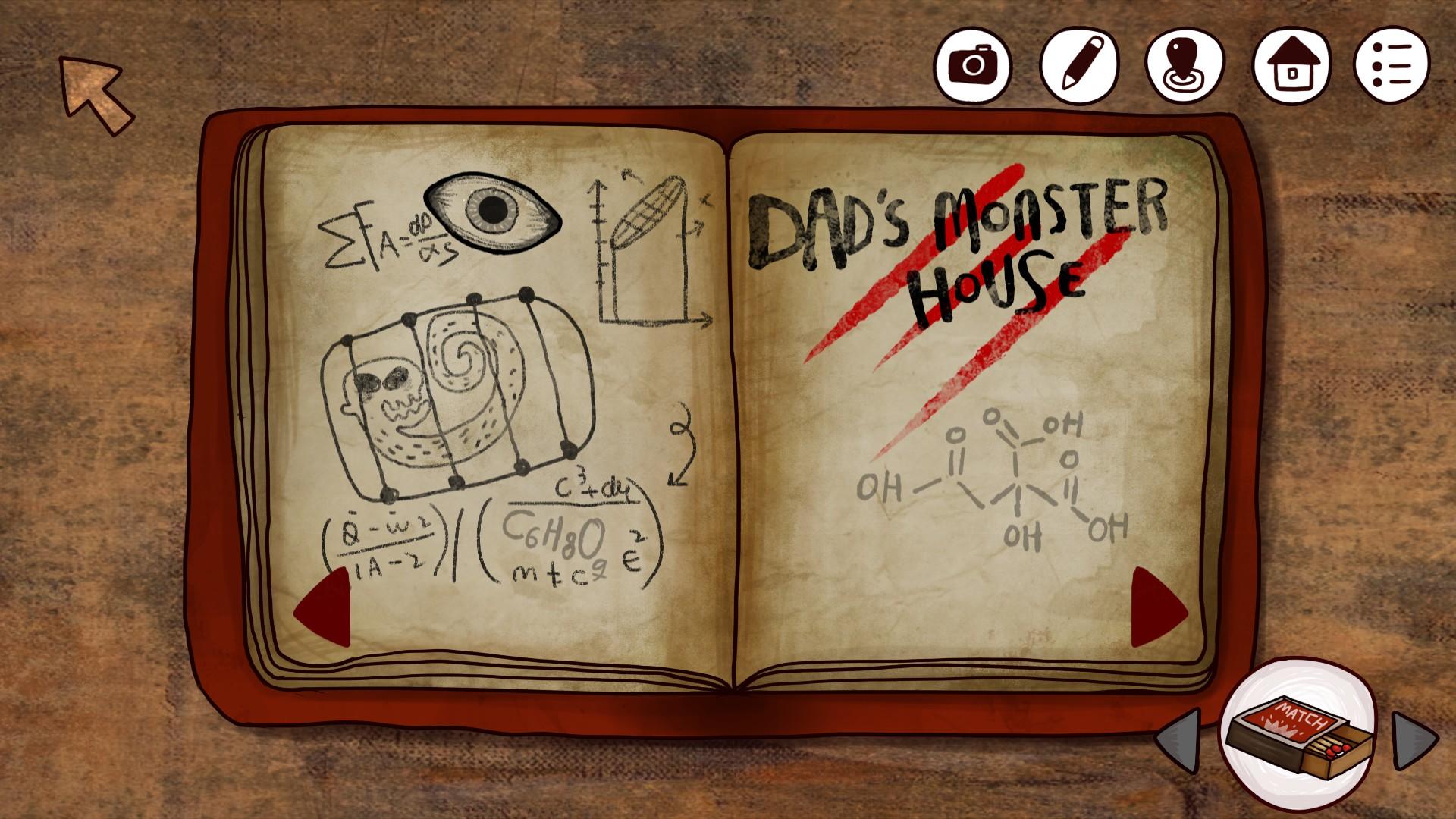Open the map pin button
This screenshot has height=819, width=1456.
1185,64
